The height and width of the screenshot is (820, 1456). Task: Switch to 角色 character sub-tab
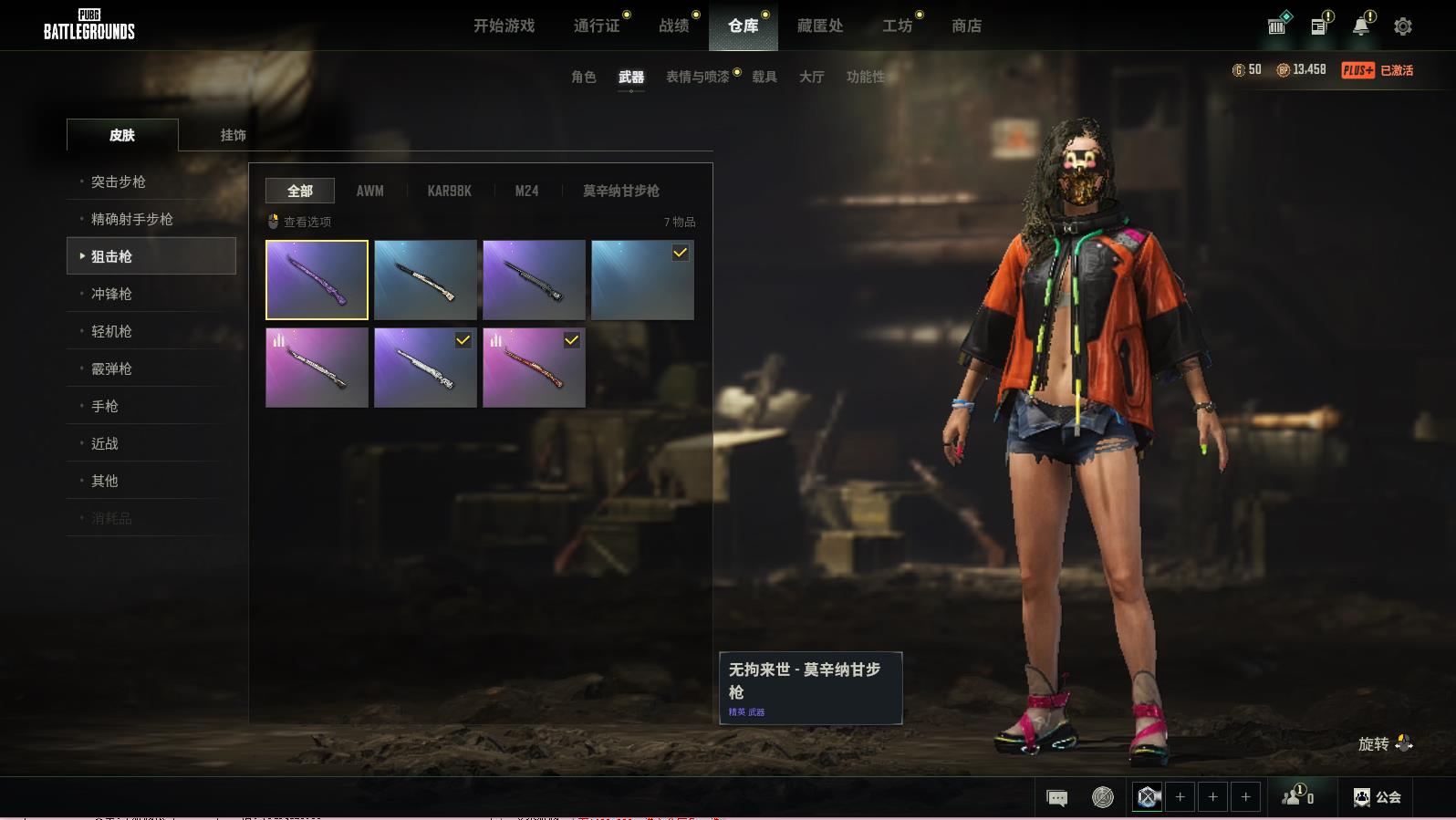tap(583, 77)
